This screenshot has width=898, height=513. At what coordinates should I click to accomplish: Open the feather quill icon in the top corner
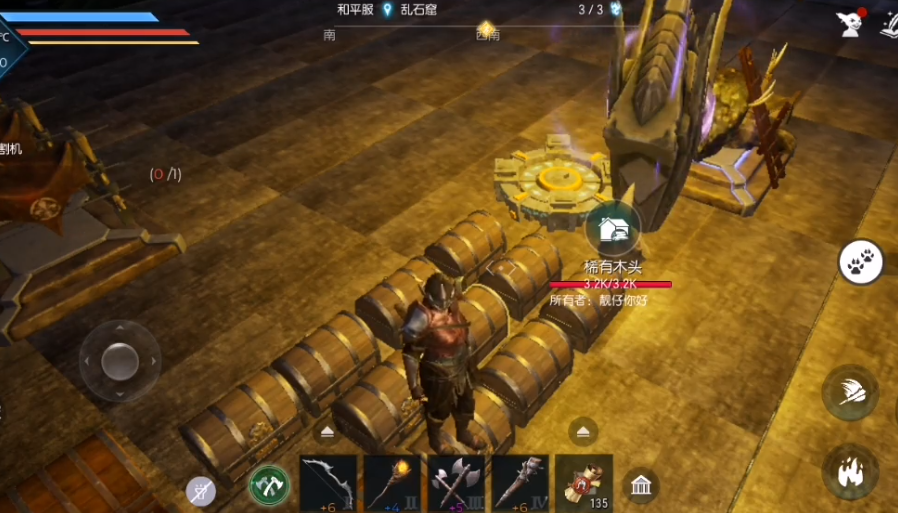click(x=889, y=24)
